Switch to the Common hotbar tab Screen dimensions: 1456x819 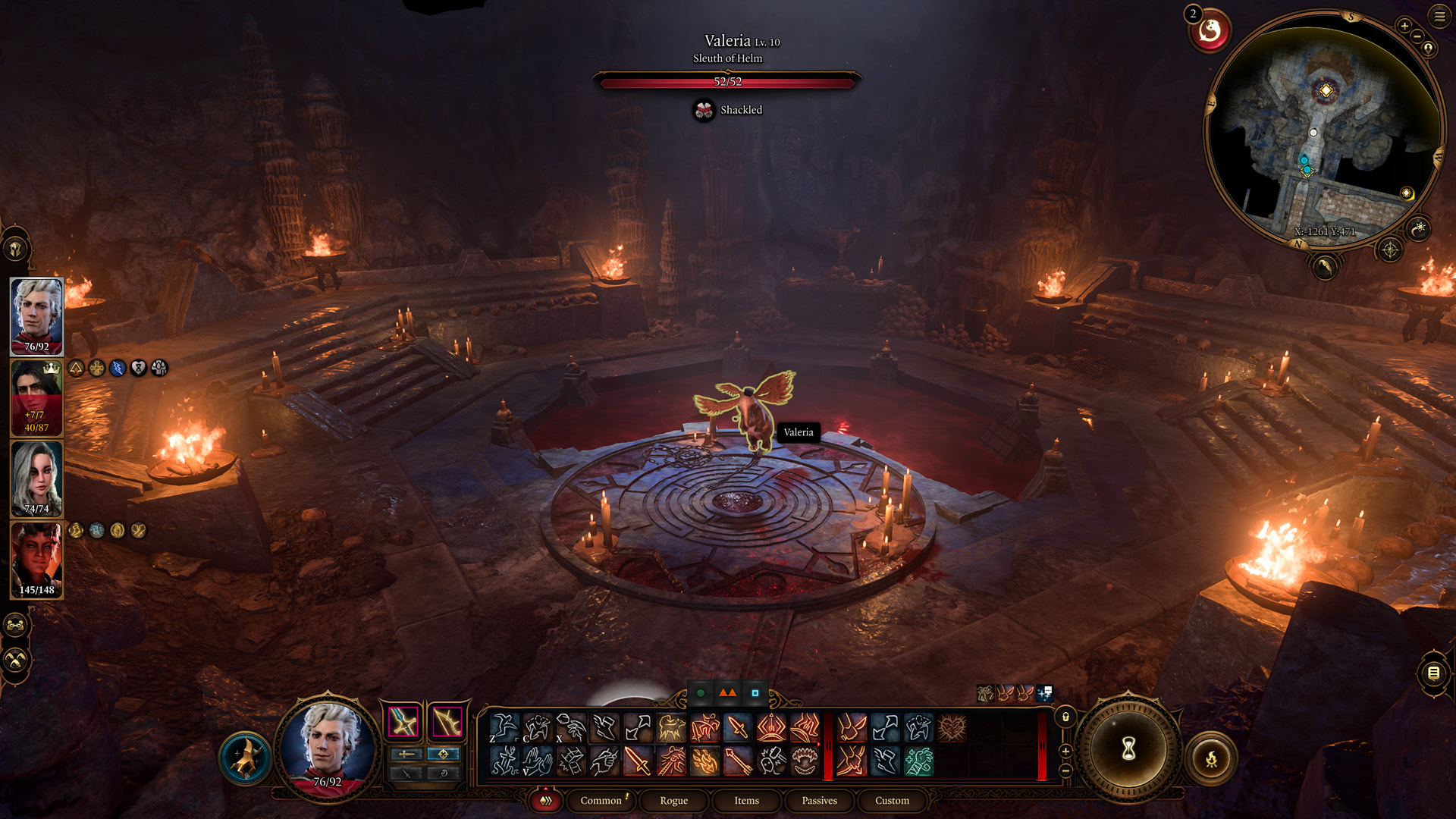tap(601, 800)
